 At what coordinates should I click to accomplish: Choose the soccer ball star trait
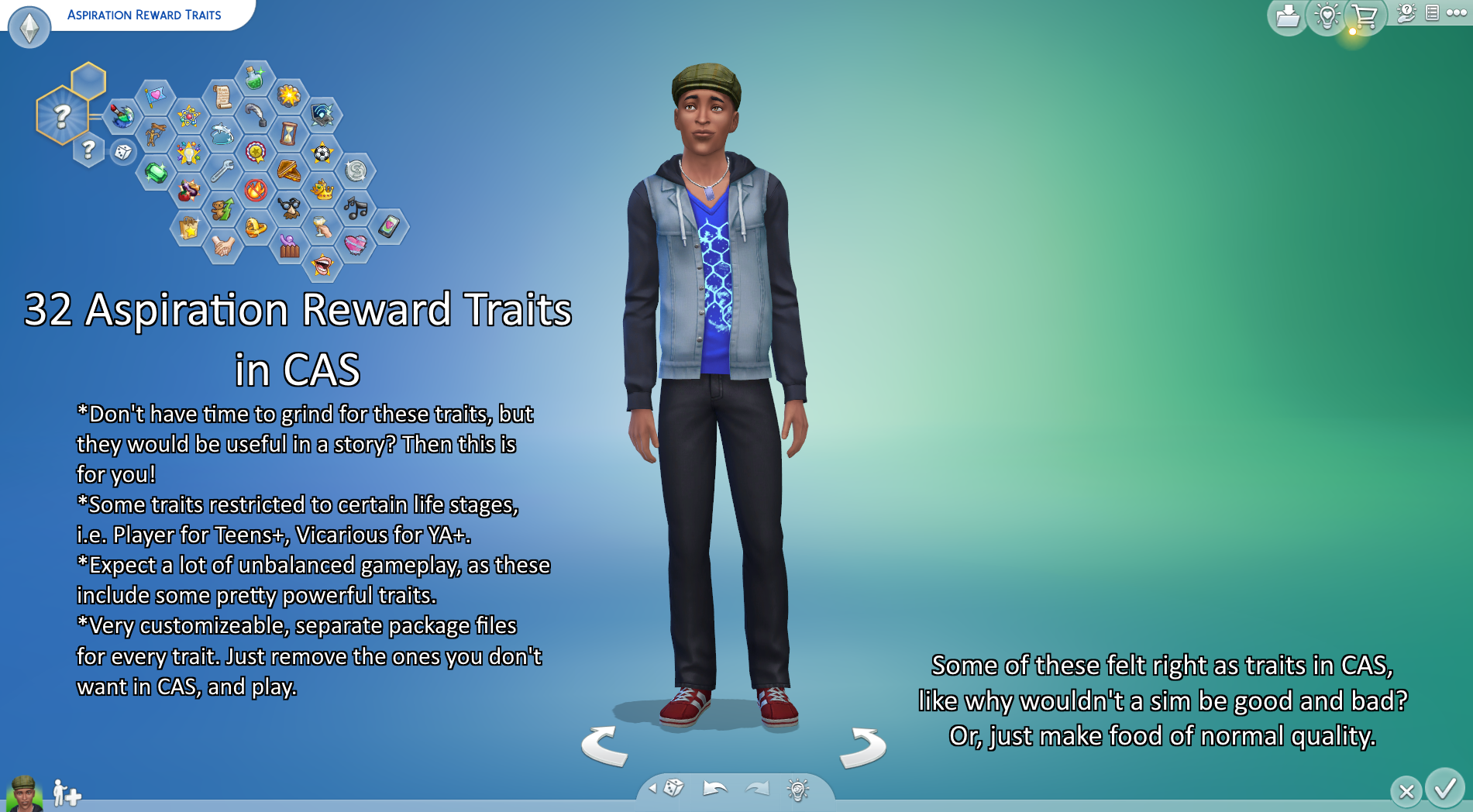[322, 153]
